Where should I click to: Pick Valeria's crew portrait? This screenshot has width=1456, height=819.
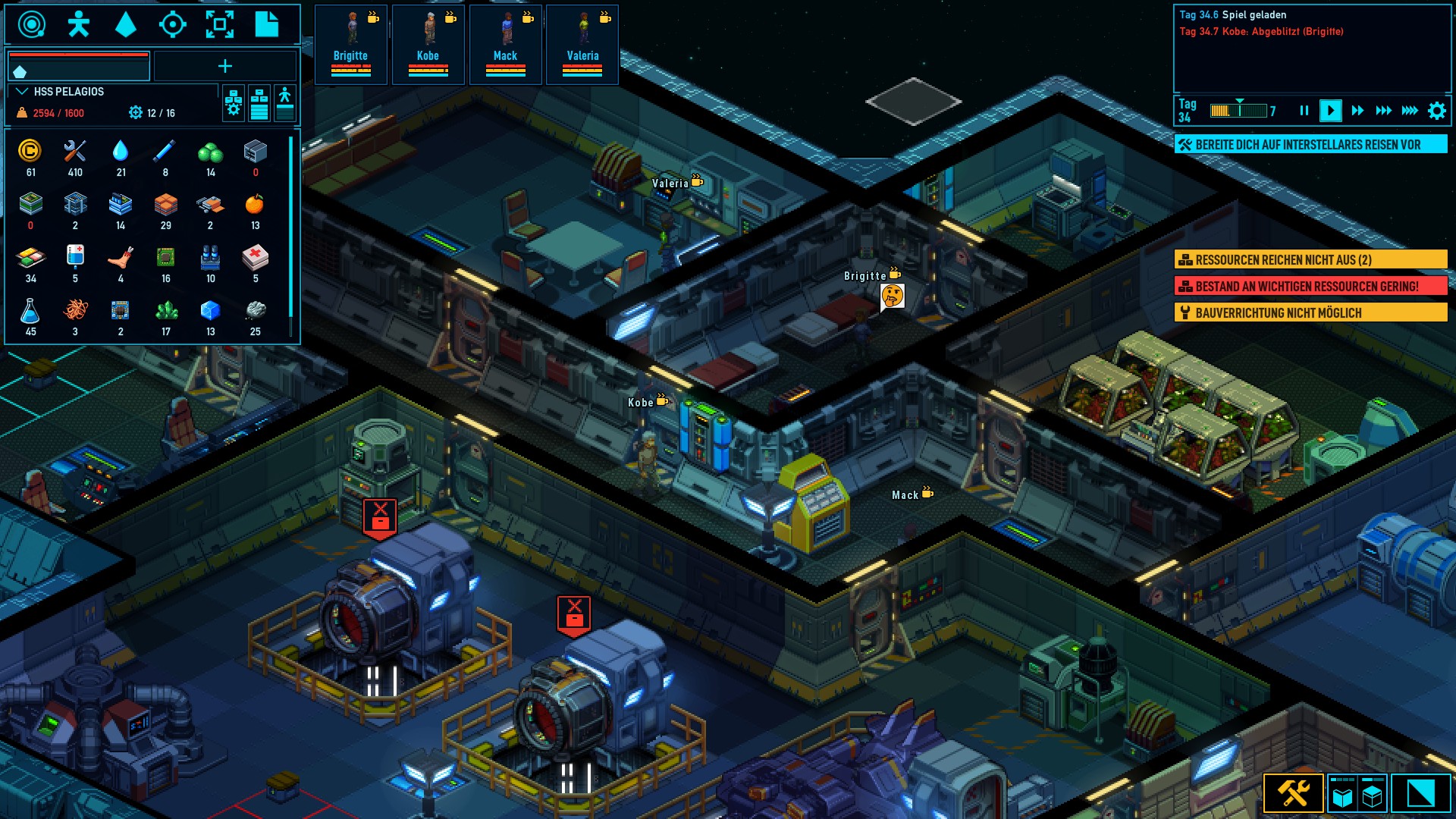pos(582,44)
